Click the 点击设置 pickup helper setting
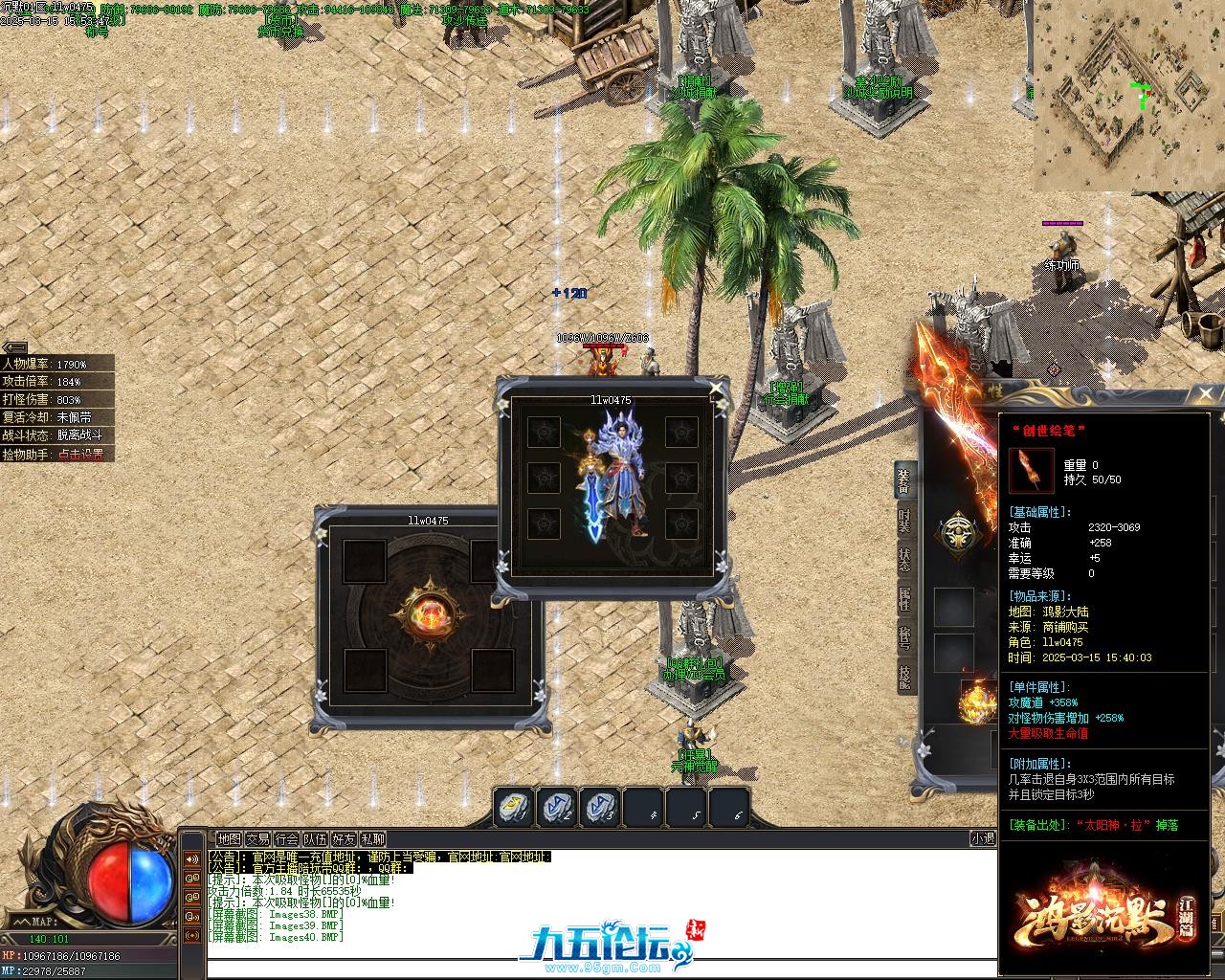Screen dimensions: 1225x980 coord(80,455)
